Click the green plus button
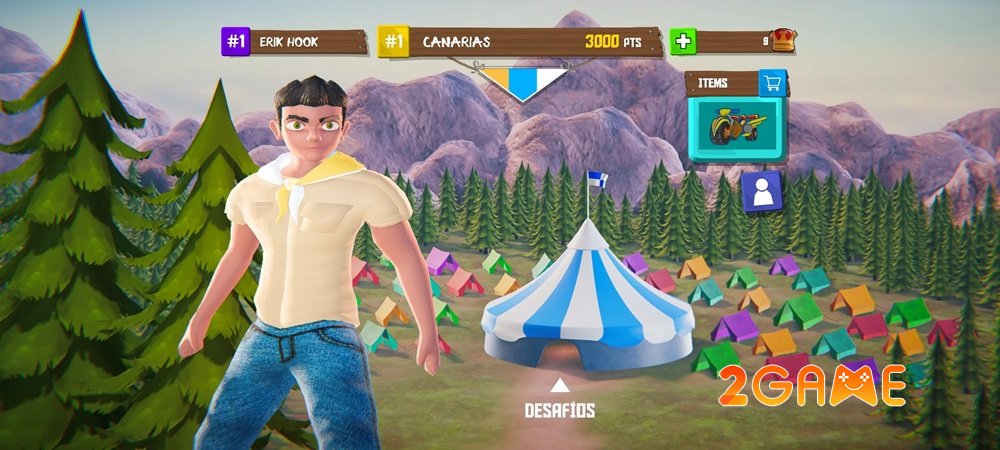 (683, 42)
